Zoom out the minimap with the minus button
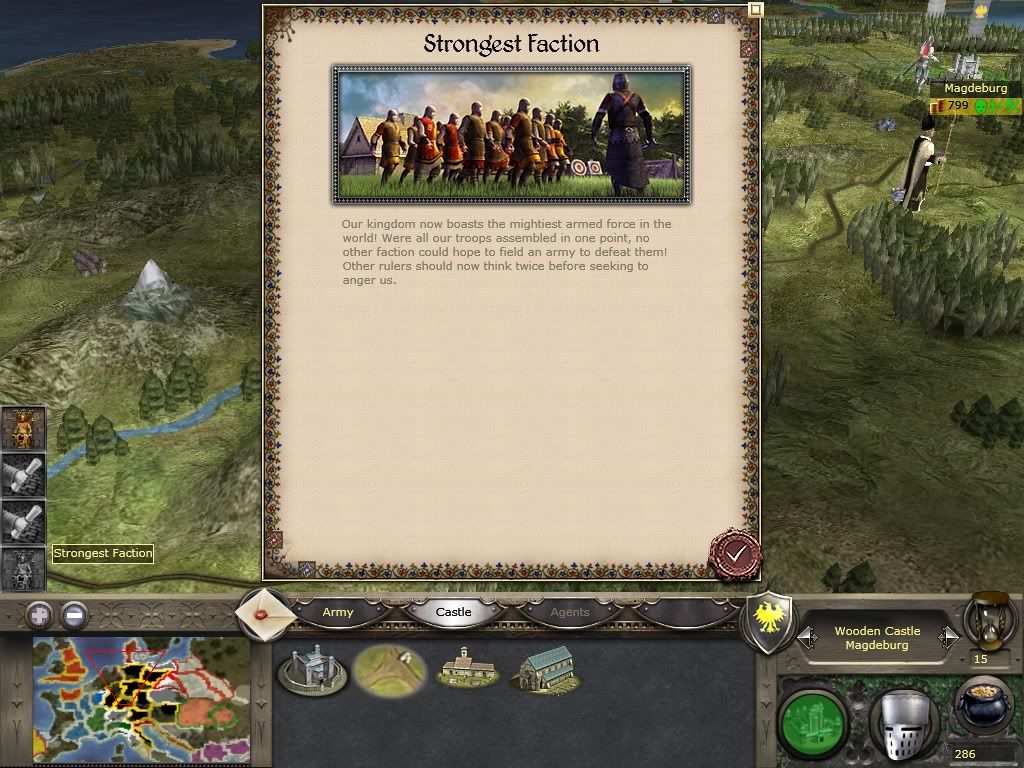 (73, 614)
